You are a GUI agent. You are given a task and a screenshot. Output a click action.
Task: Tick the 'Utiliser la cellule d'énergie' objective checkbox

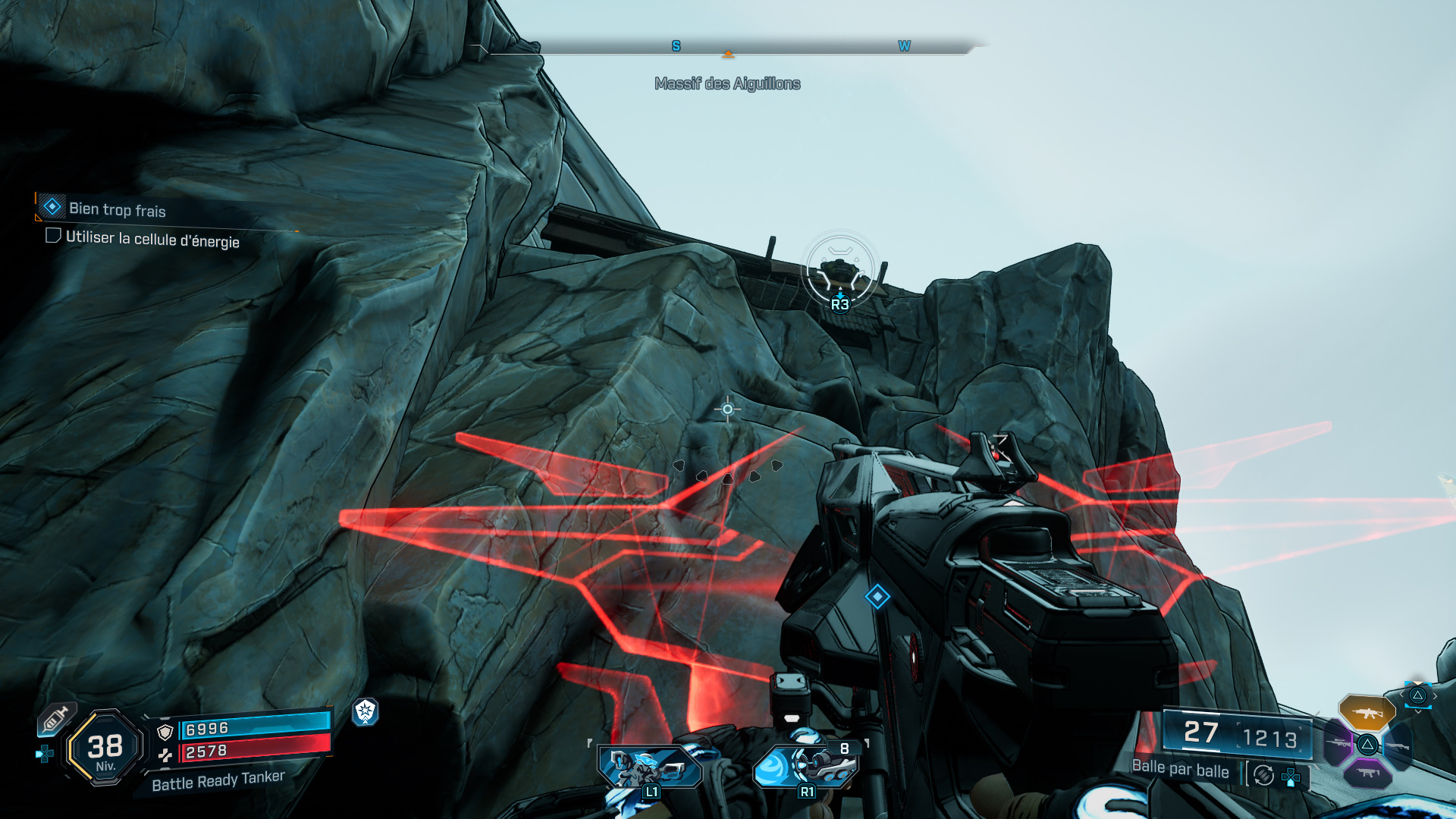[53, 236]
